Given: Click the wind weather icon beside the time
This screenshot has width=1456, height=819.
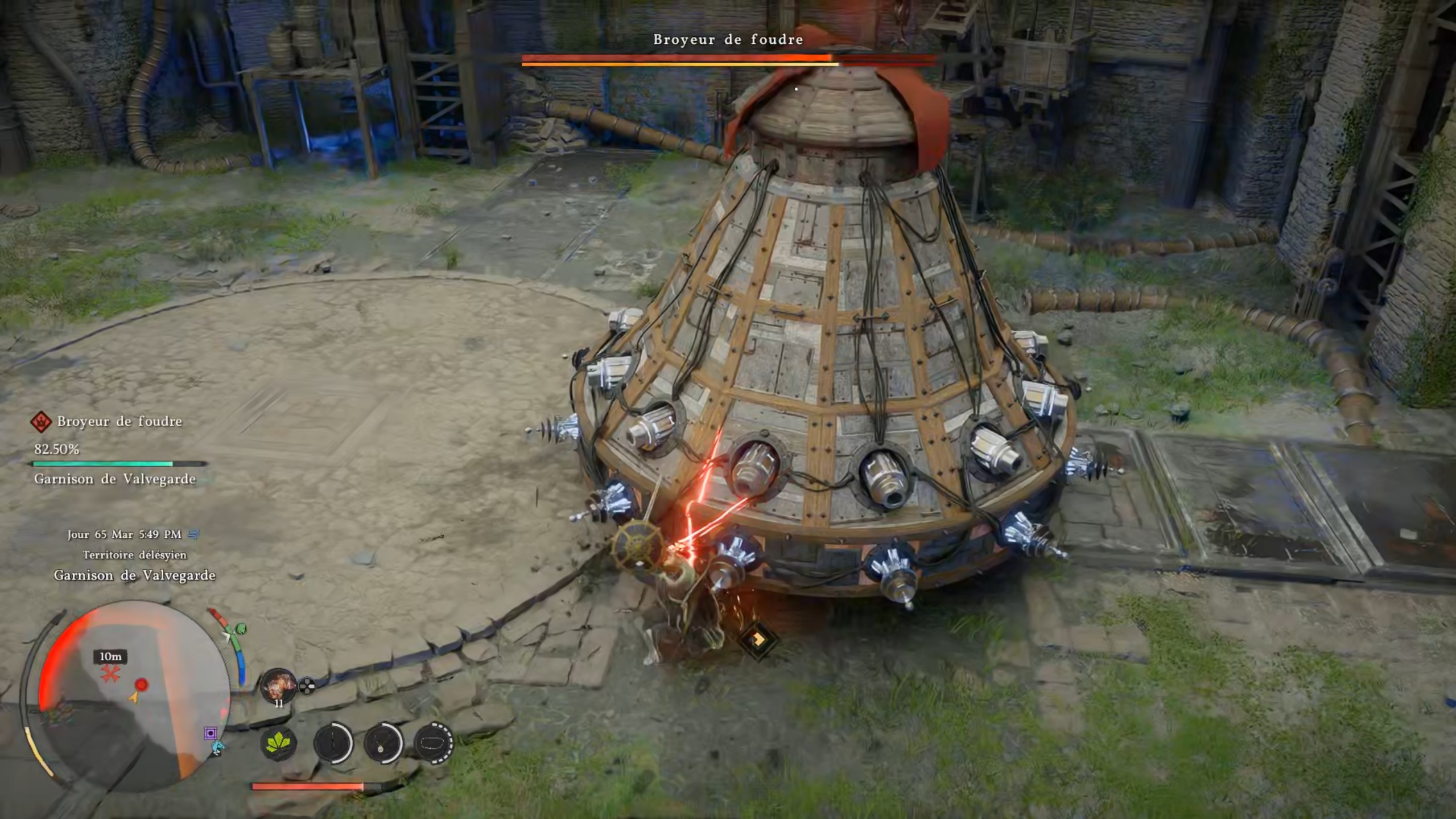Looking at the screenshot, I should coord(193,534).
